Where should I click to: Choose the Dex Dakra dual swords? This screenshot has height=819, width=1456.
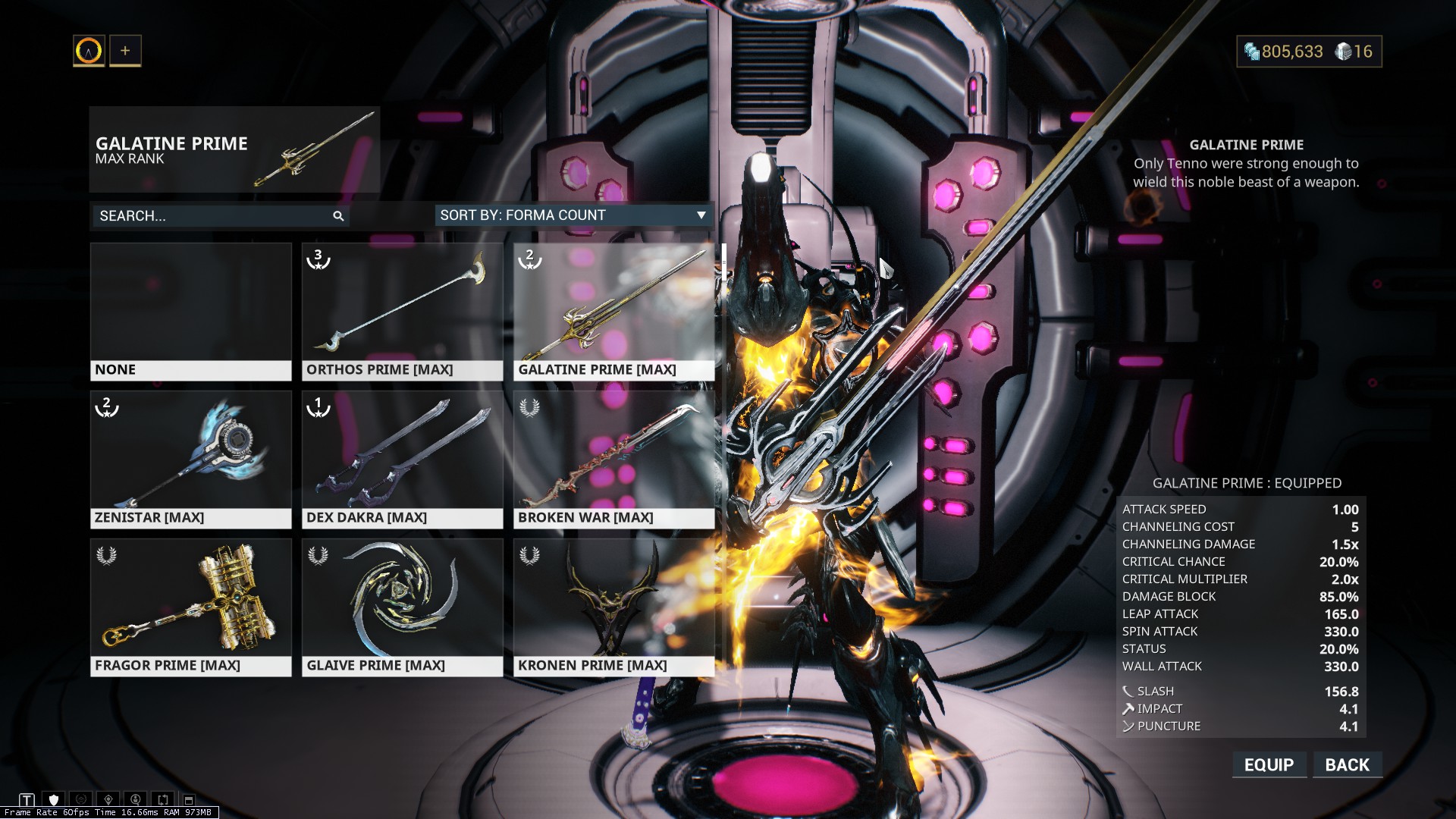coord(402,459)
